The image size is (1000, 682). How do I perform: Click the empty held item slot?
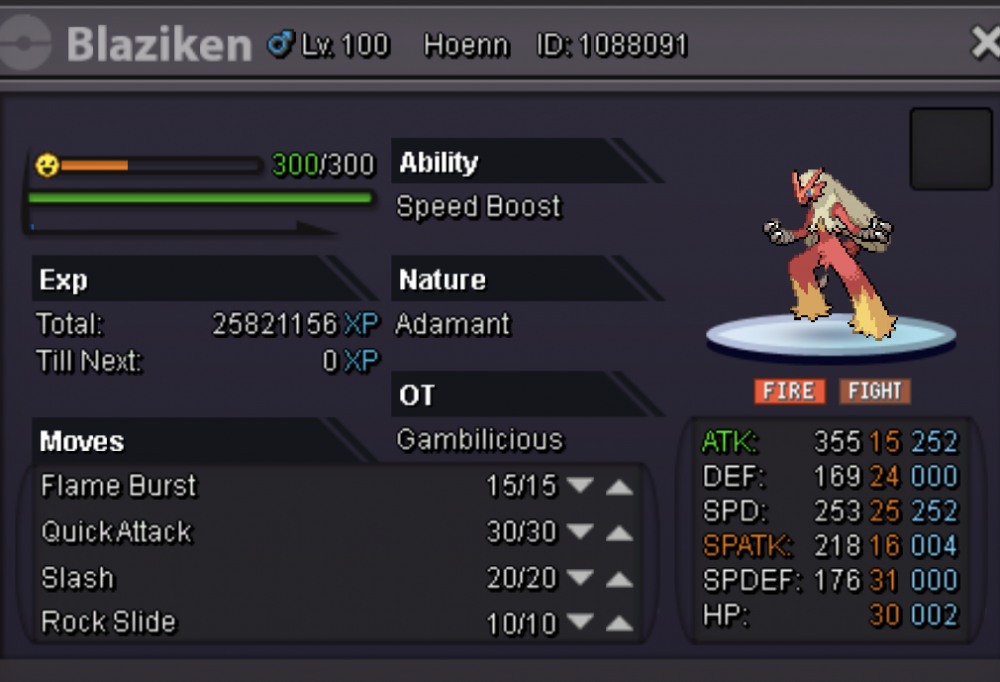pos(950,149)
